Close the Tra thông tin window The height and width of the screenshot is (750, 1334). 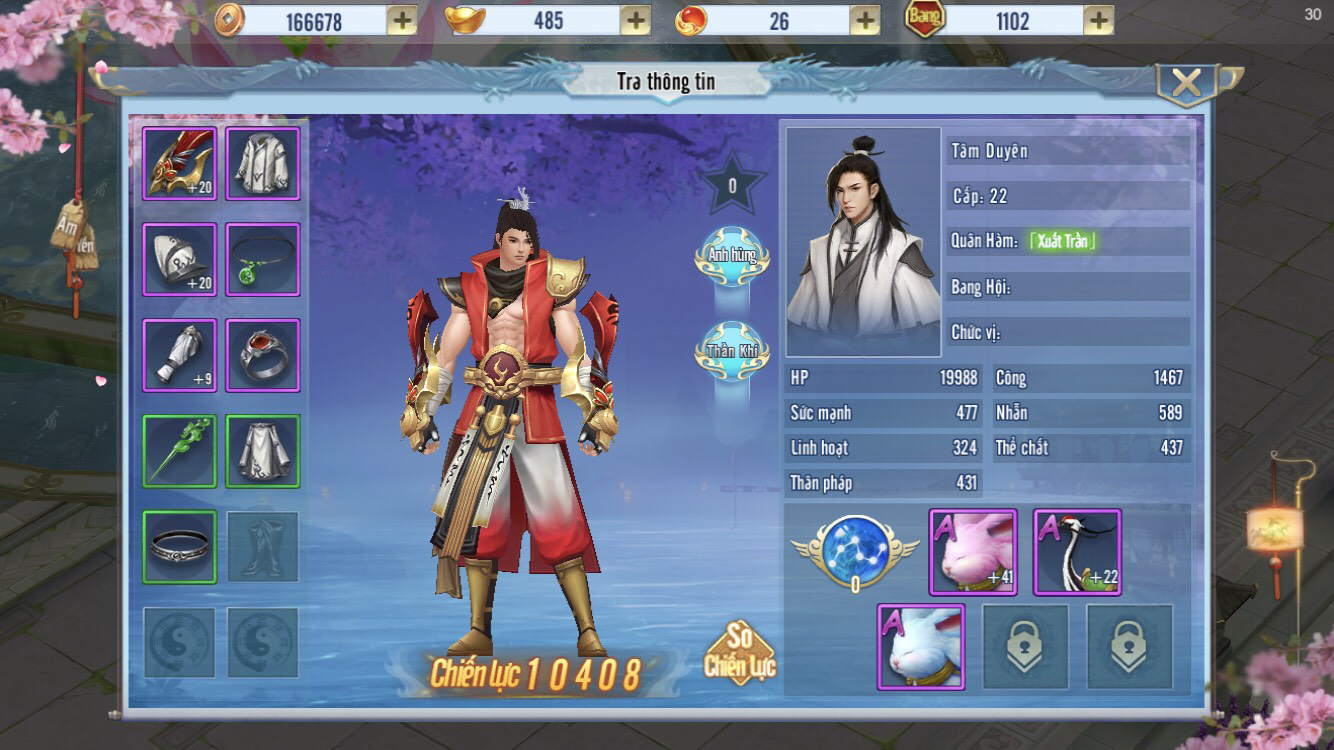click(x=1186, y=85)
